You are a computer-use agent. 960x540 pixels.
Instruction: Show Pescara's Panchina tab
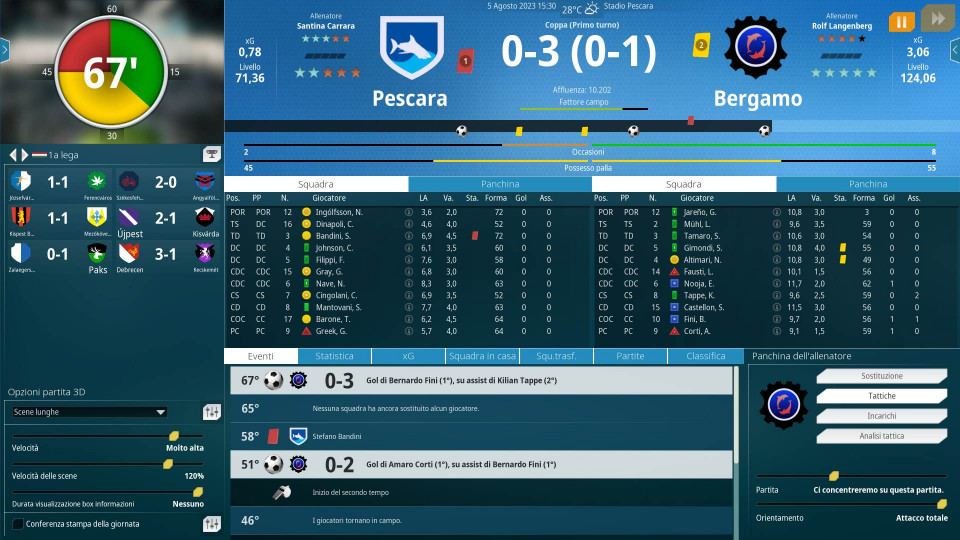point(500,184)
